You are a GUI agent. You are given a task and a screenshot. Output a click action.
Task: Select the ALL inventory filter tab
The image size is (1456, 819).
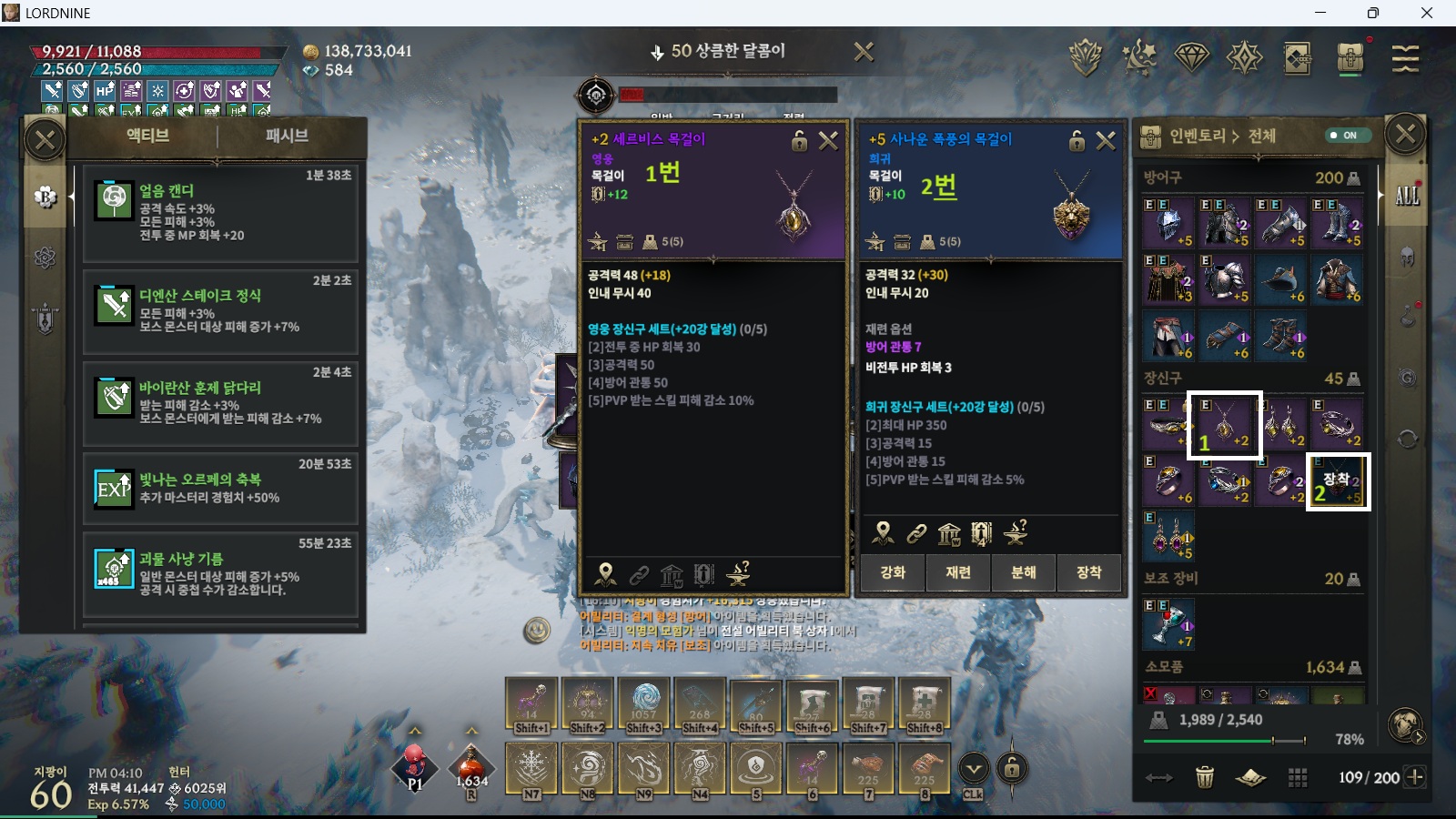(1407, 196)
